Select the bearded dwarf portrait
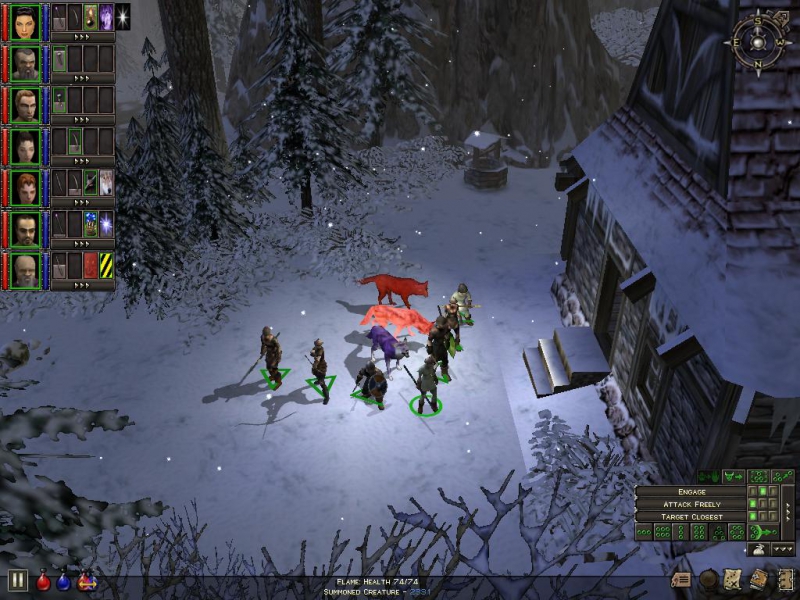Image resolution: width=800 pixels, height=600 pixels. (x=26, y=62)
